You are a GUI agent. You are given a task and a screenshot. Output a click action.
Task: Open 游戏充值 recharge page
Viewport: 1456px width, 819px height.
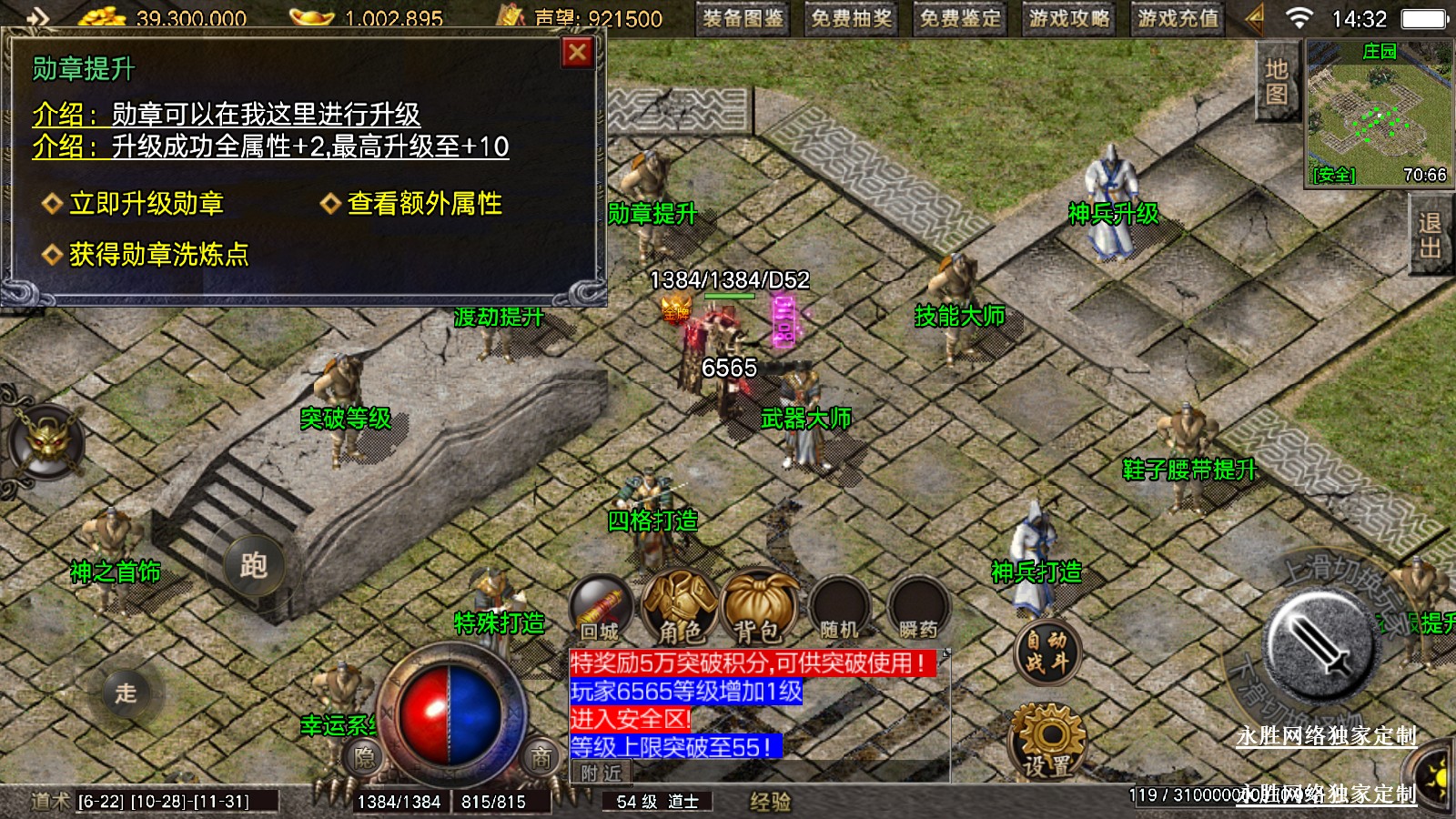pyautogui.click(x=1178, y=18)
